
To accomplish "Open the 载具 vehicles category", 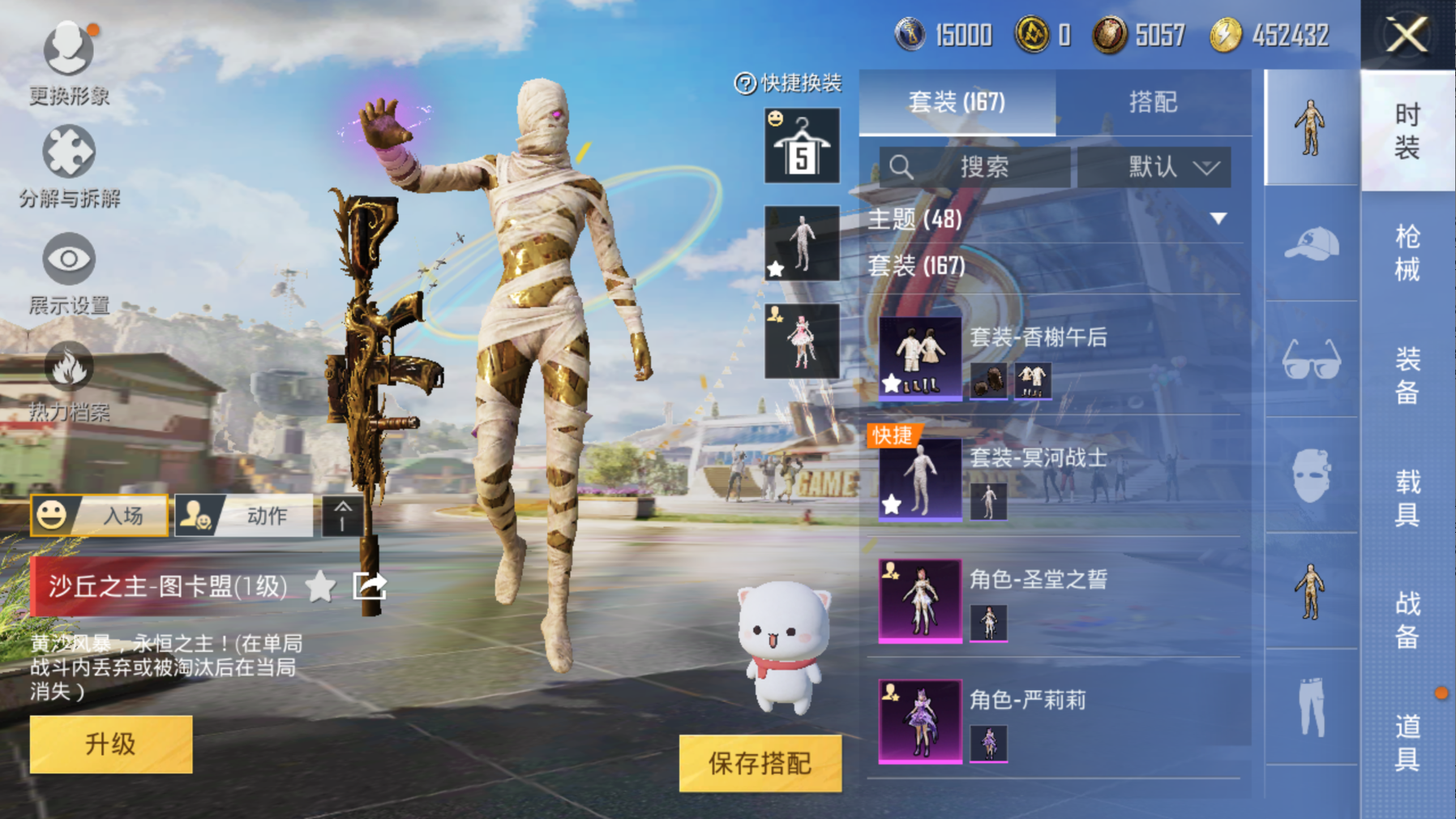I will coord(1407,498).
